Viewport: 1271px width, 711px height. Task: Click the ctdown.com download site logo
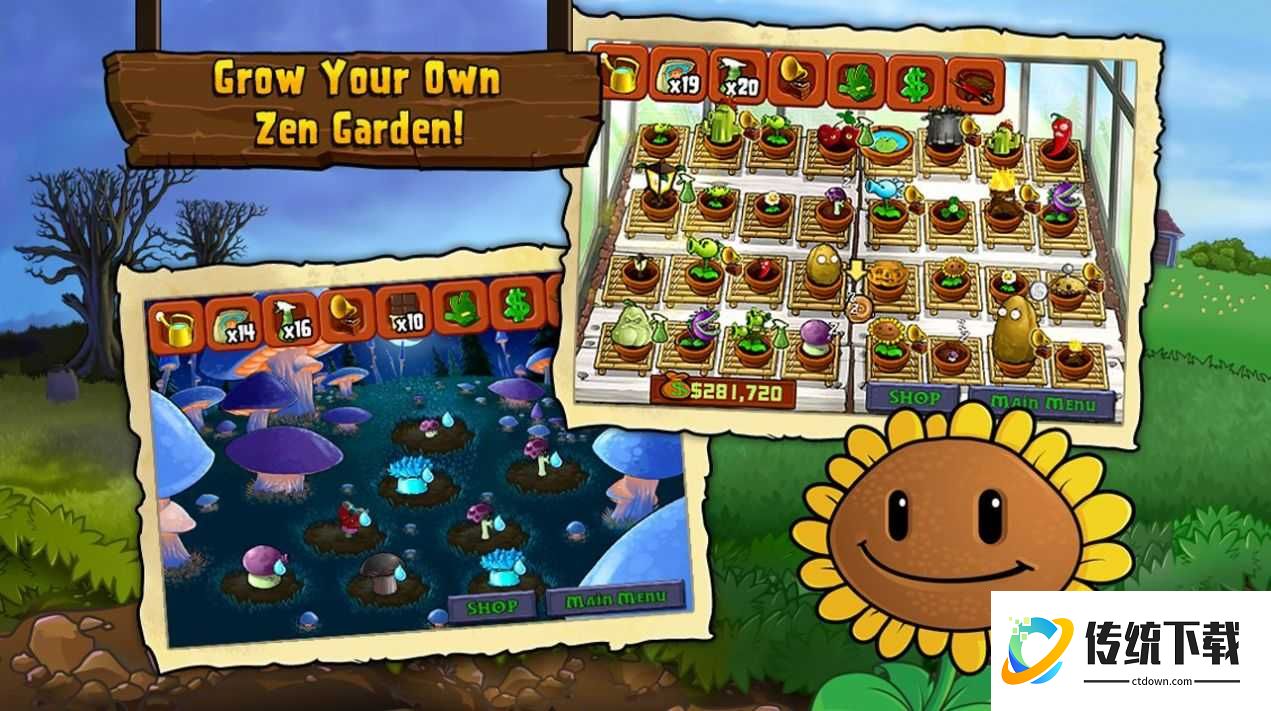pos(1130,650)
